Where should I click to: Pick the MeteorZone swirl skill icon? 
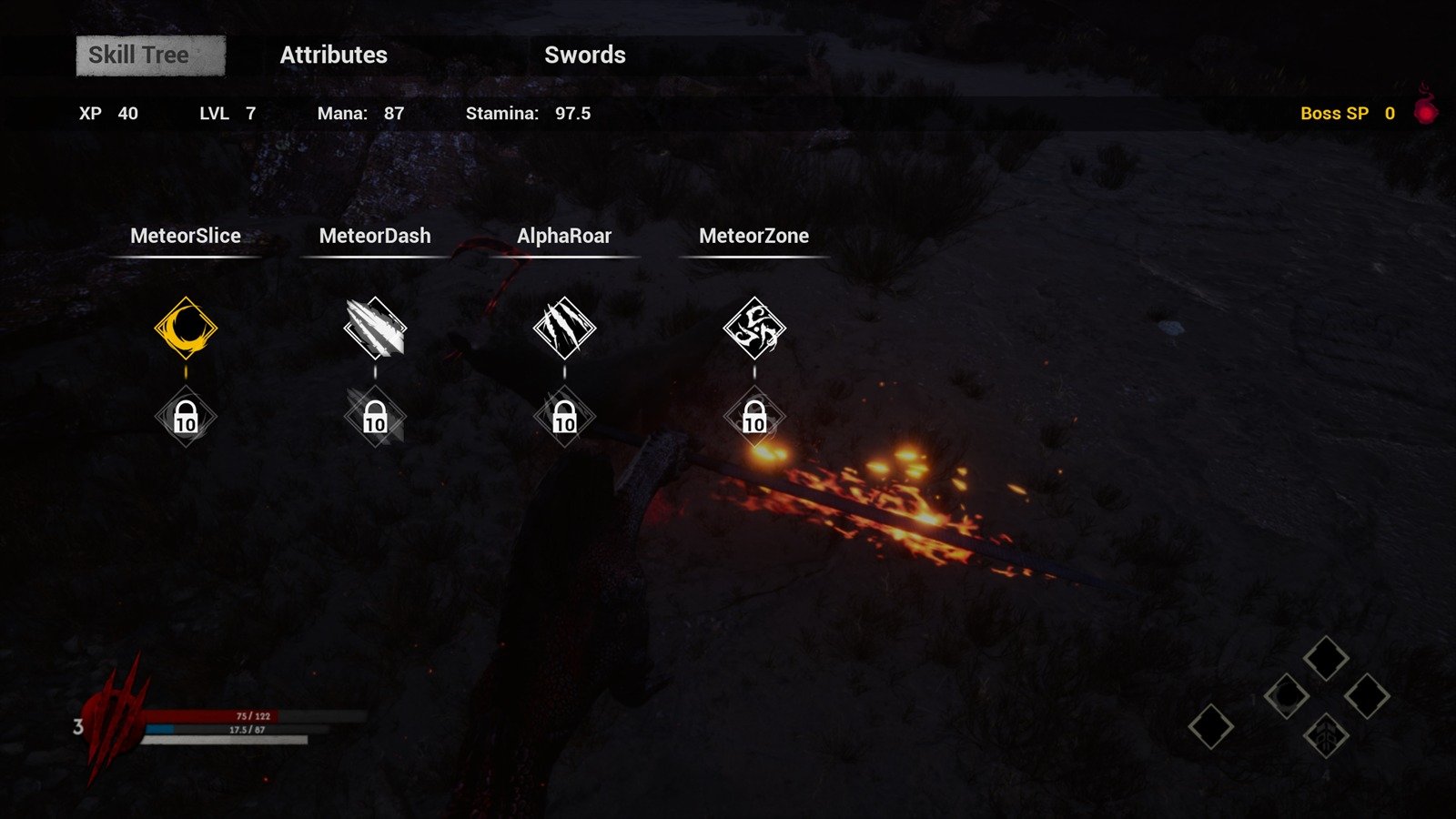[754, 328]
